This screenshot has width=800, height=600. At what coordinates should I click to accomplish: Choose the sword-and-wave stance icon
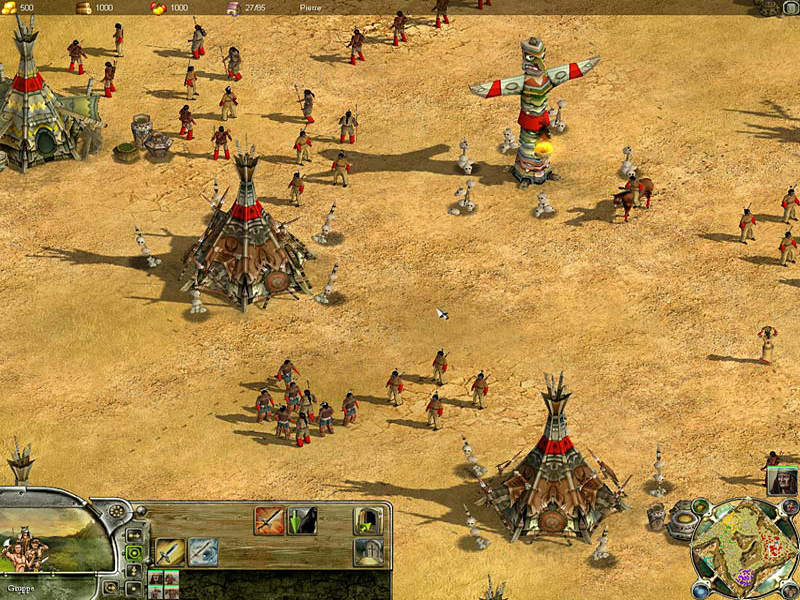coord(203,552)
